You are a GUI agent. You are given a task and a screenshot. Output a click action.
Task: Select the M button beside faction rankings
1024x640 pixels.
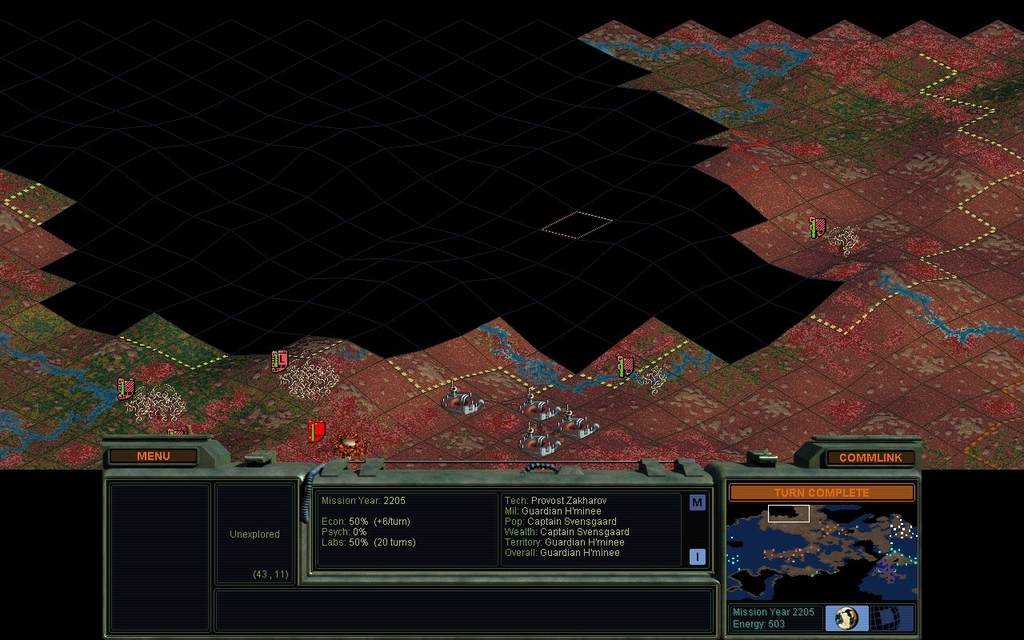[x=697, y=503]
